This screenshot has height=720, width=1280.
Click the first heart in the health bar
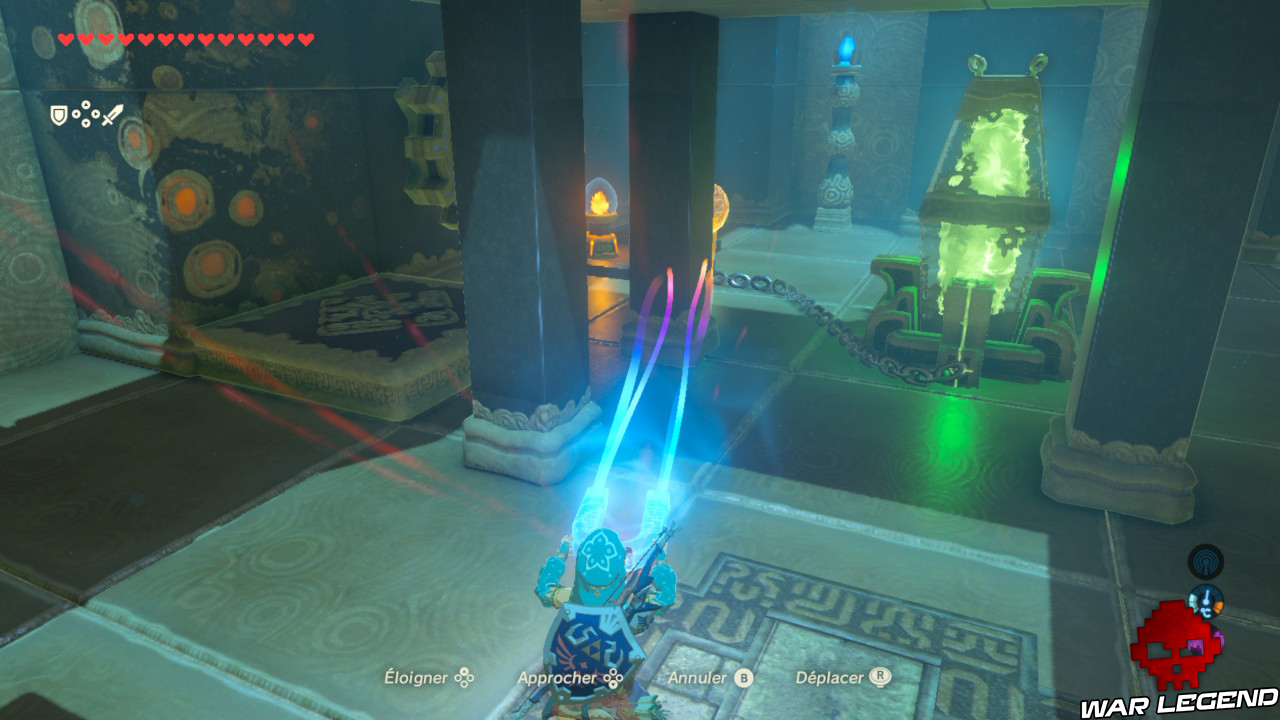[x=65, y=40]
